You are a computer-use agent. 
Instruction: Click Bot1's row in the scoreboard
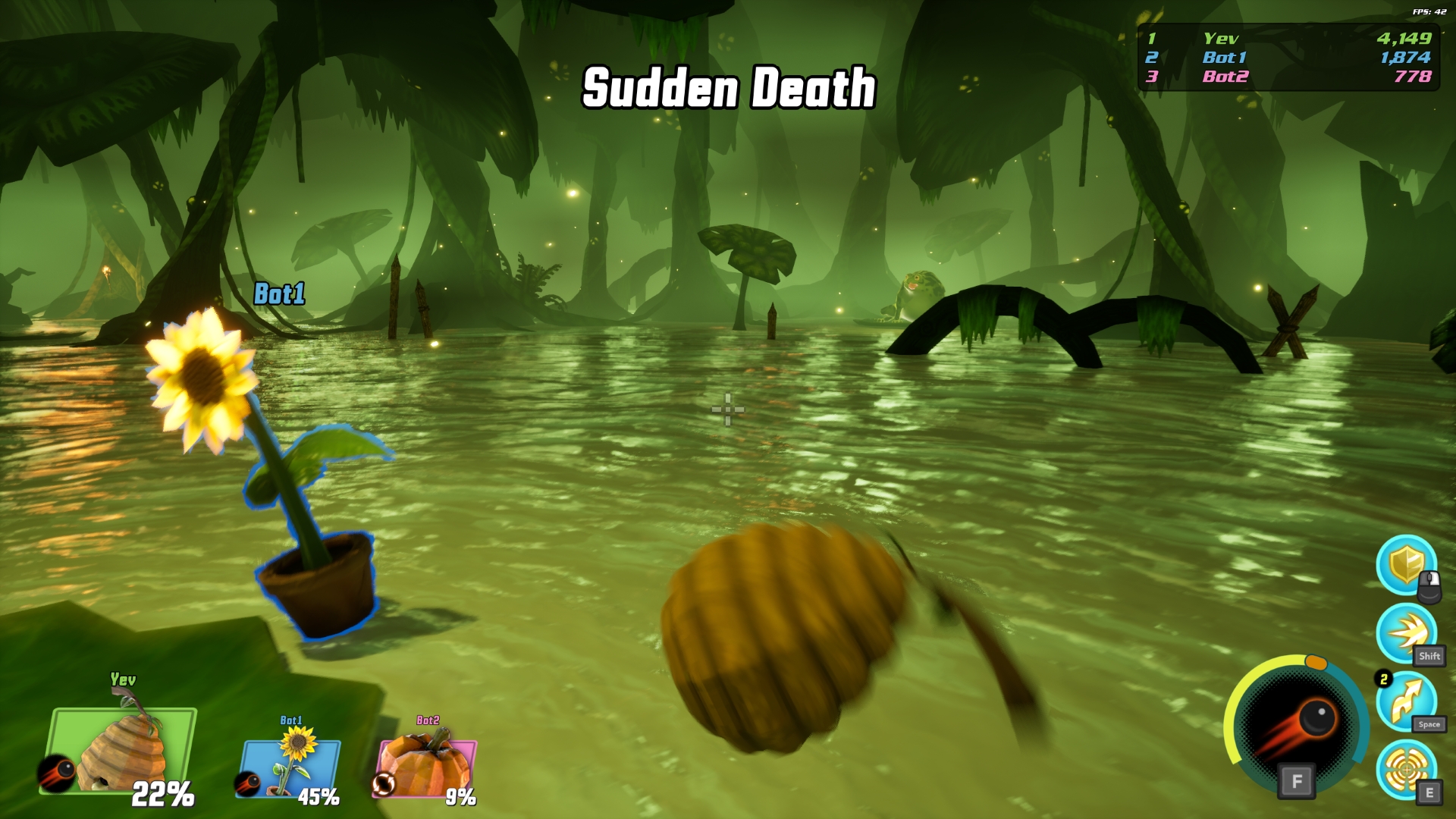tap(1289, 58)
